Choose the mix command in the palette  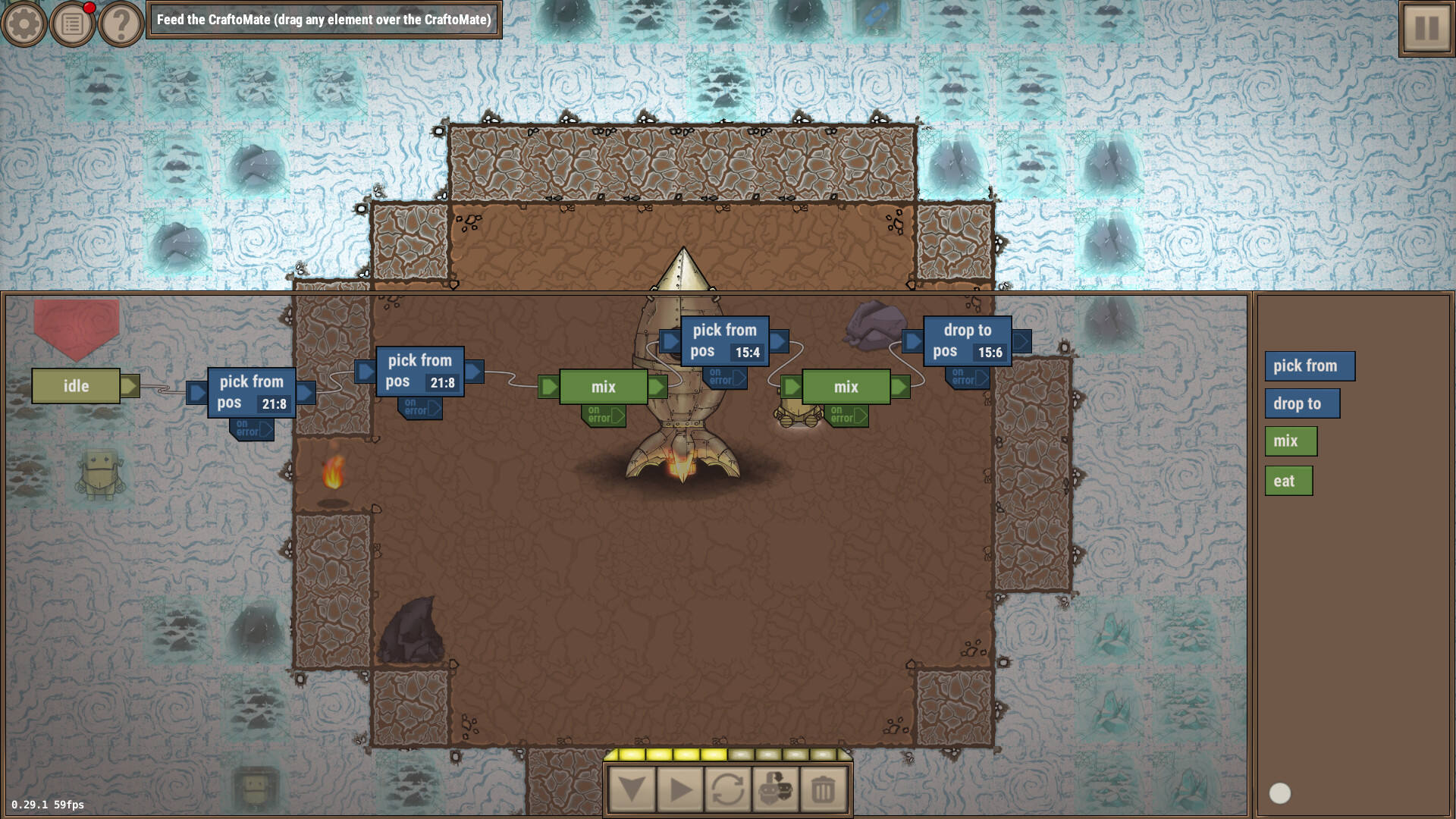1290,441
